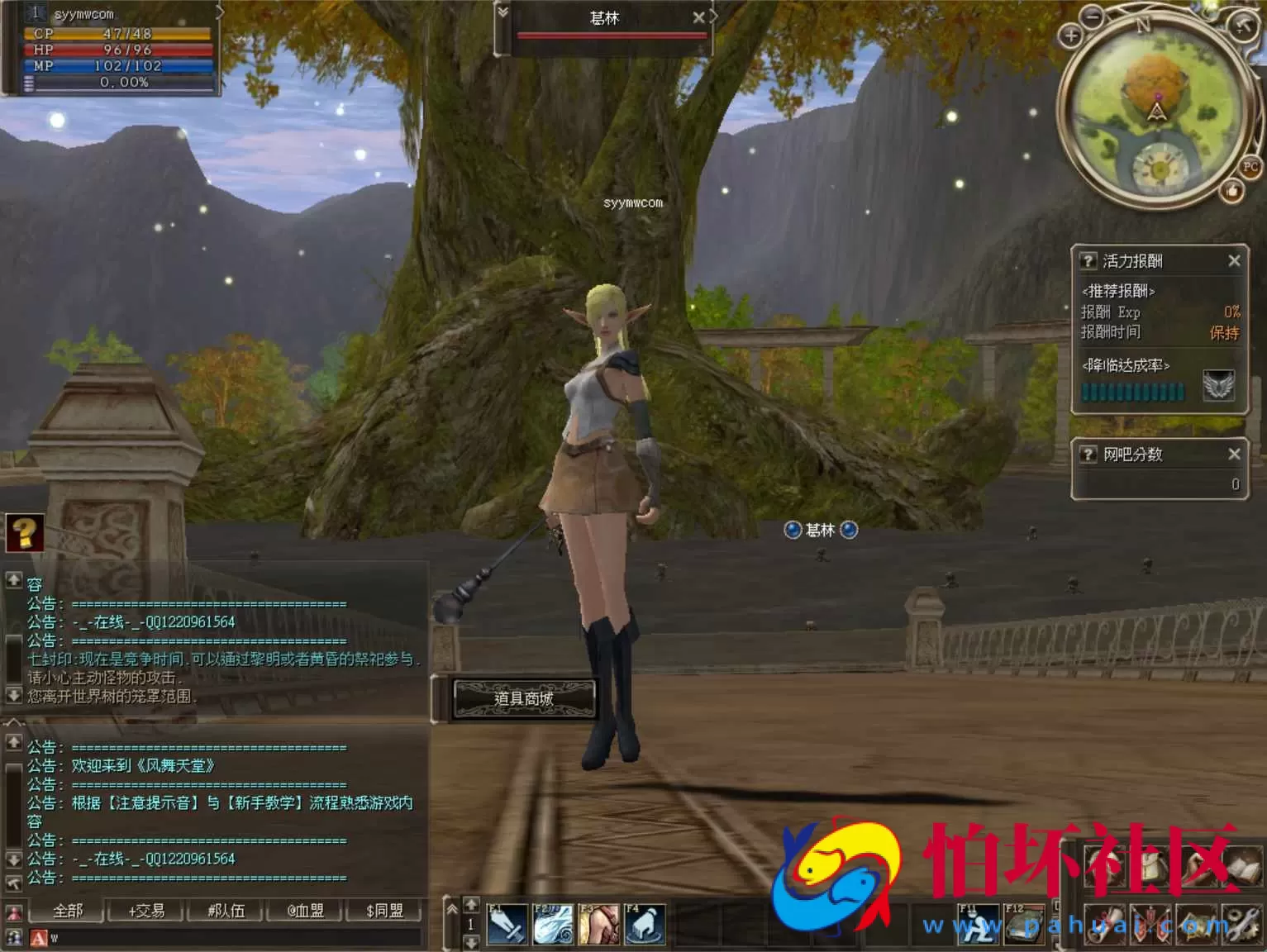Open the yellow question mark help icon

pos(25,533)
